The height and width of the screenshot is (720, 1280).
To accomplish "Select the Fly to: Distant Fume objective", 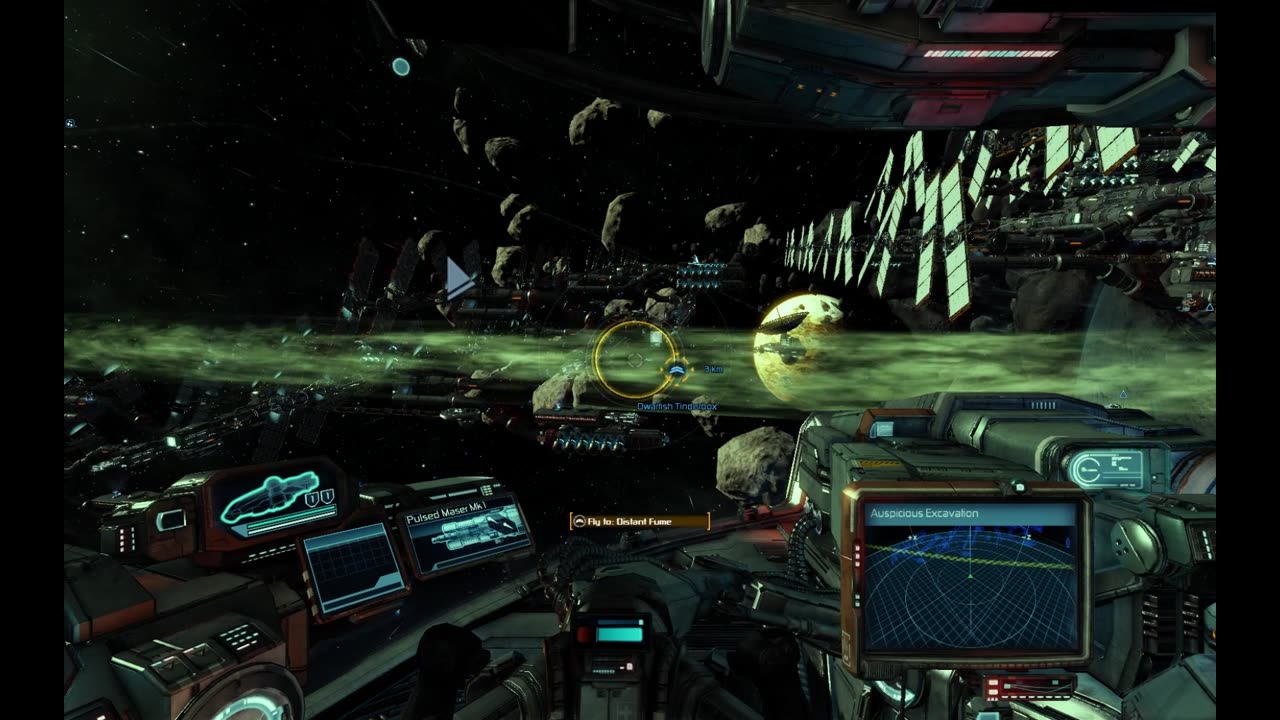I will click(639, 521).
